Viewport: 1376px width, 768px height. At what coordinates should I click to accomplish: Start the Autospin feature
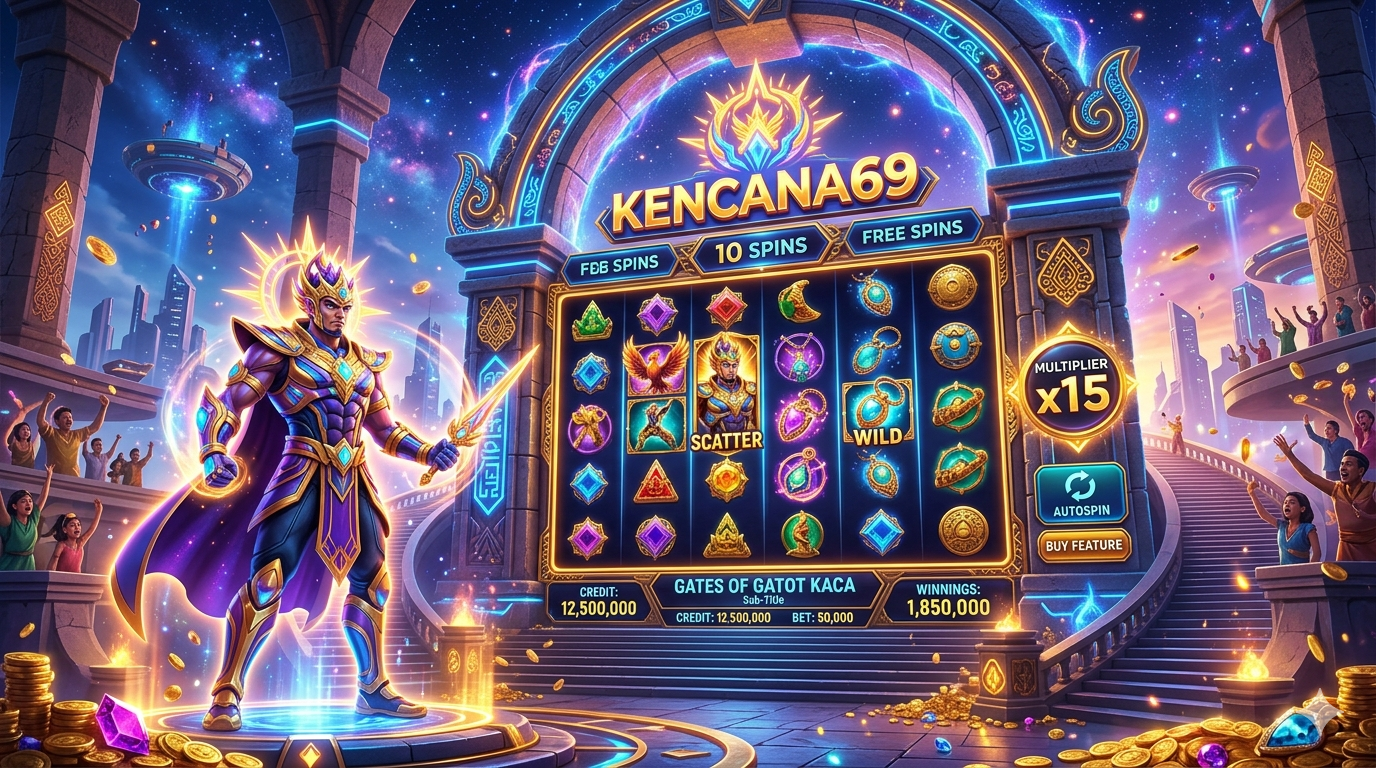(x=1080, y=493)
